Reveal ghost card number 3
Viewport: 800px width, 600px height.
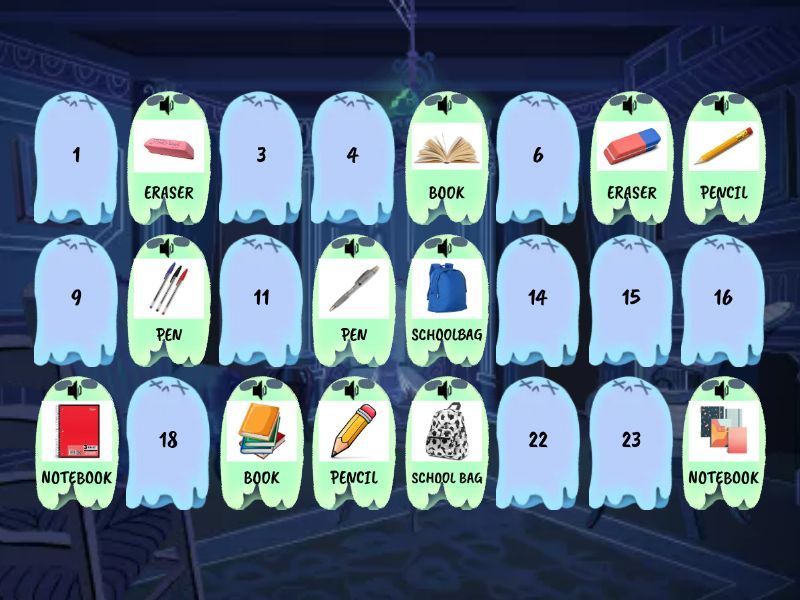coord(261,156)
